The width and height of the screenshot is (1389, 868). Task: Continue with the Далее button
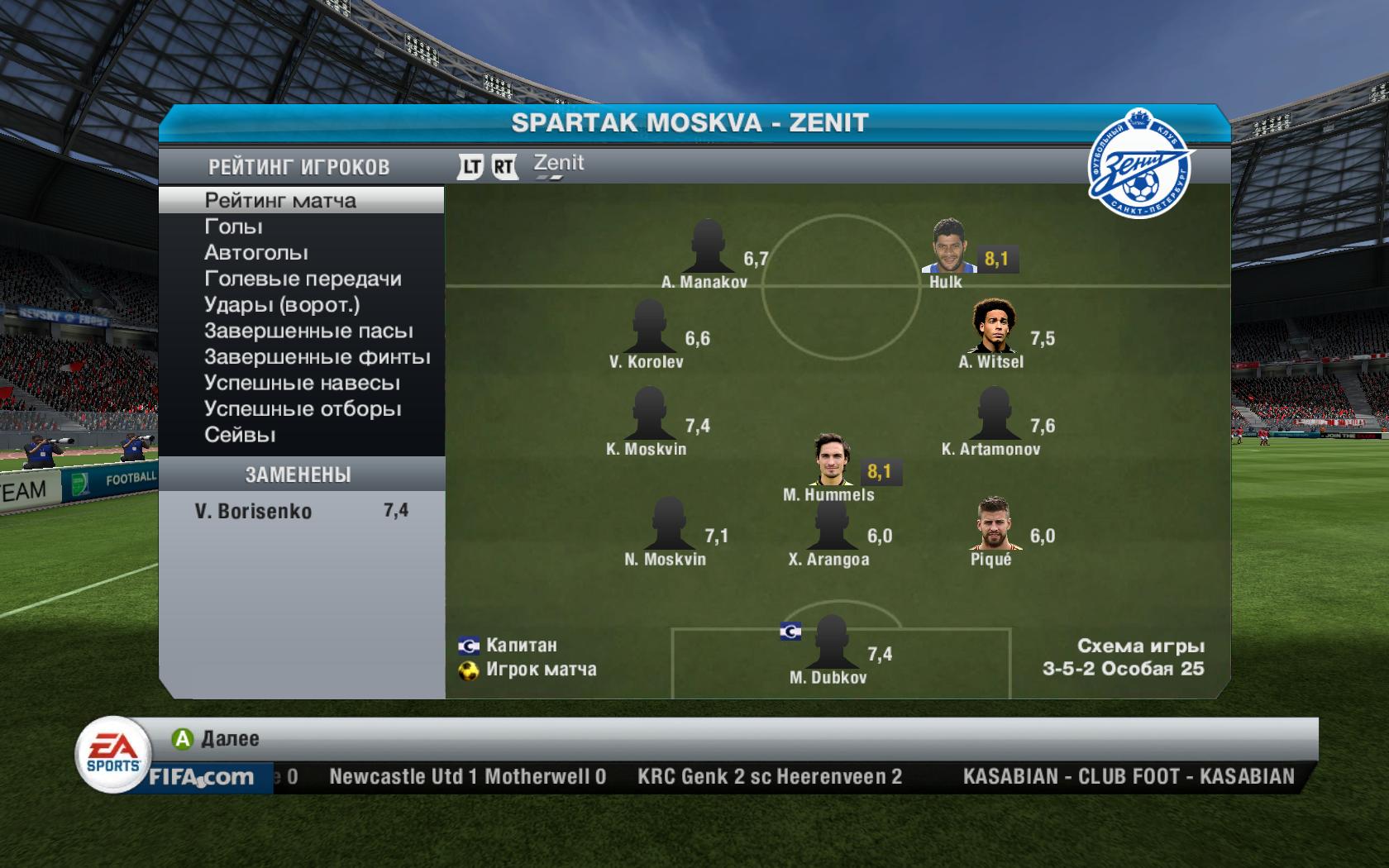(x=216, y=738)
